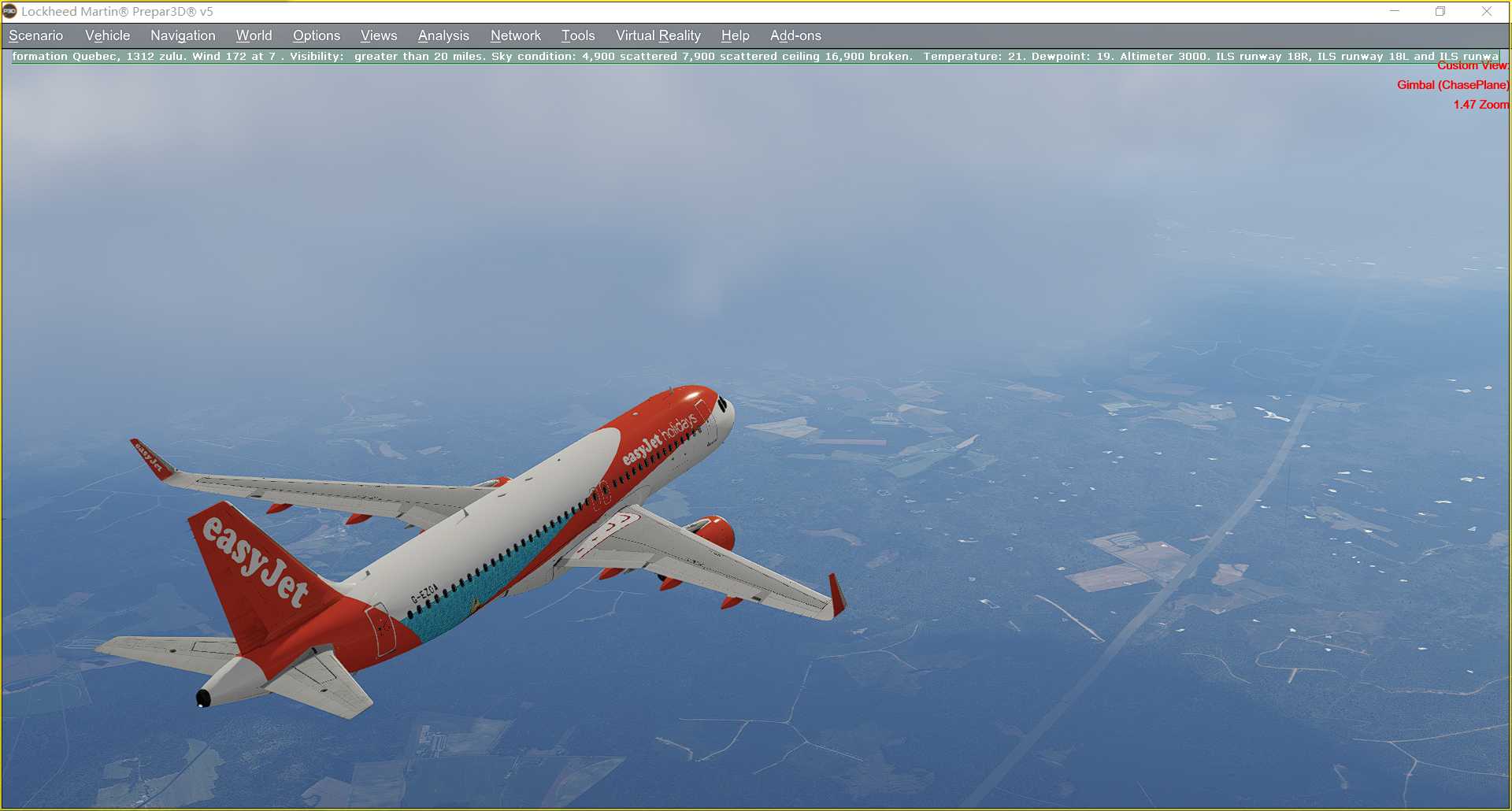Open the Views menu

[x=378, y=35]
